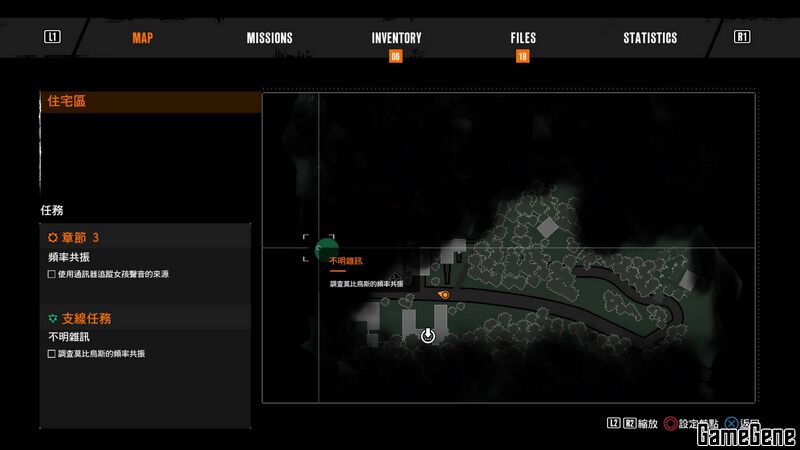Toggle the 使用通訊器追蹤女孩聲音的來源 objective checkbox
This screenshot has width=800, height=450.
tap(52, 274)
